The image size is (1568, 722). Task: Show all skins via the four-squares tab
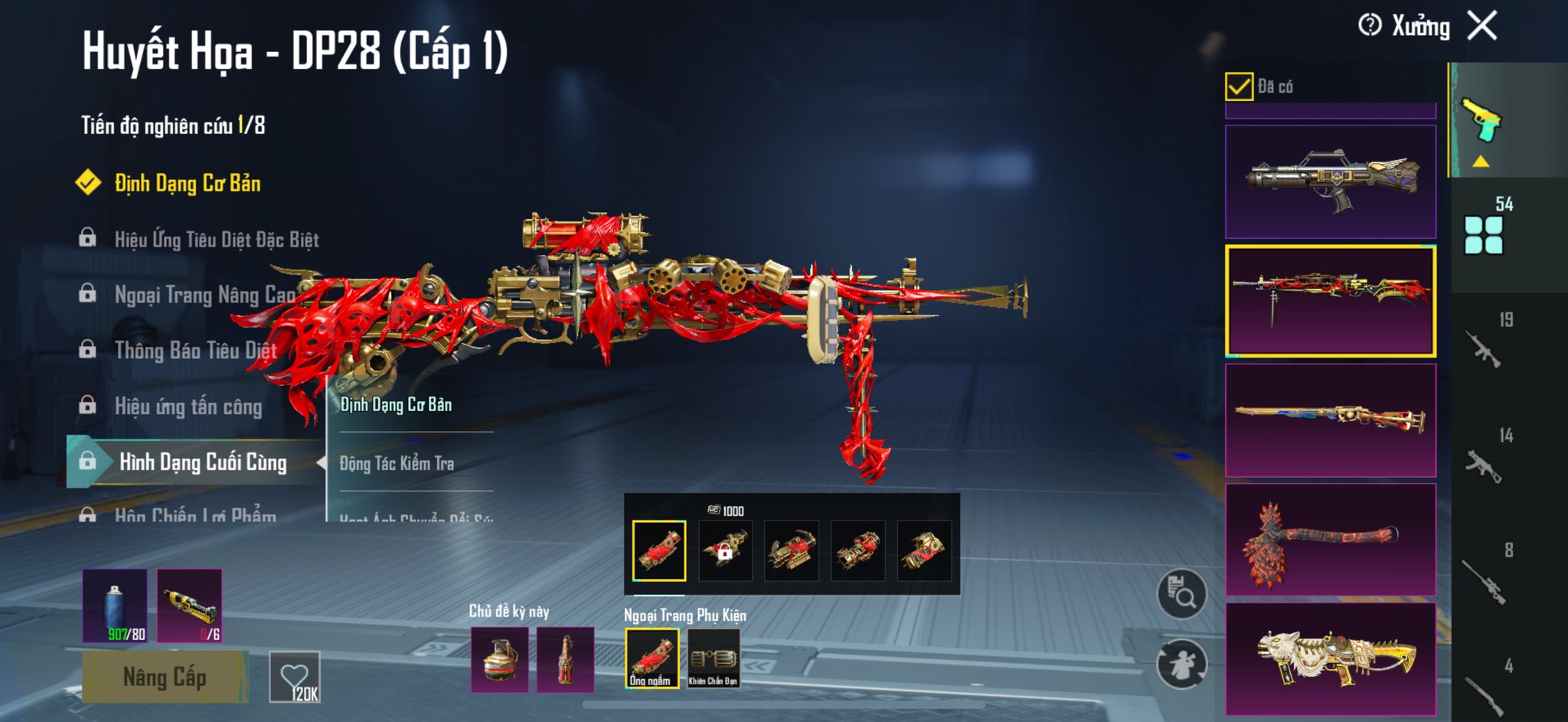pyautogui.click(x=1483, y=235)
